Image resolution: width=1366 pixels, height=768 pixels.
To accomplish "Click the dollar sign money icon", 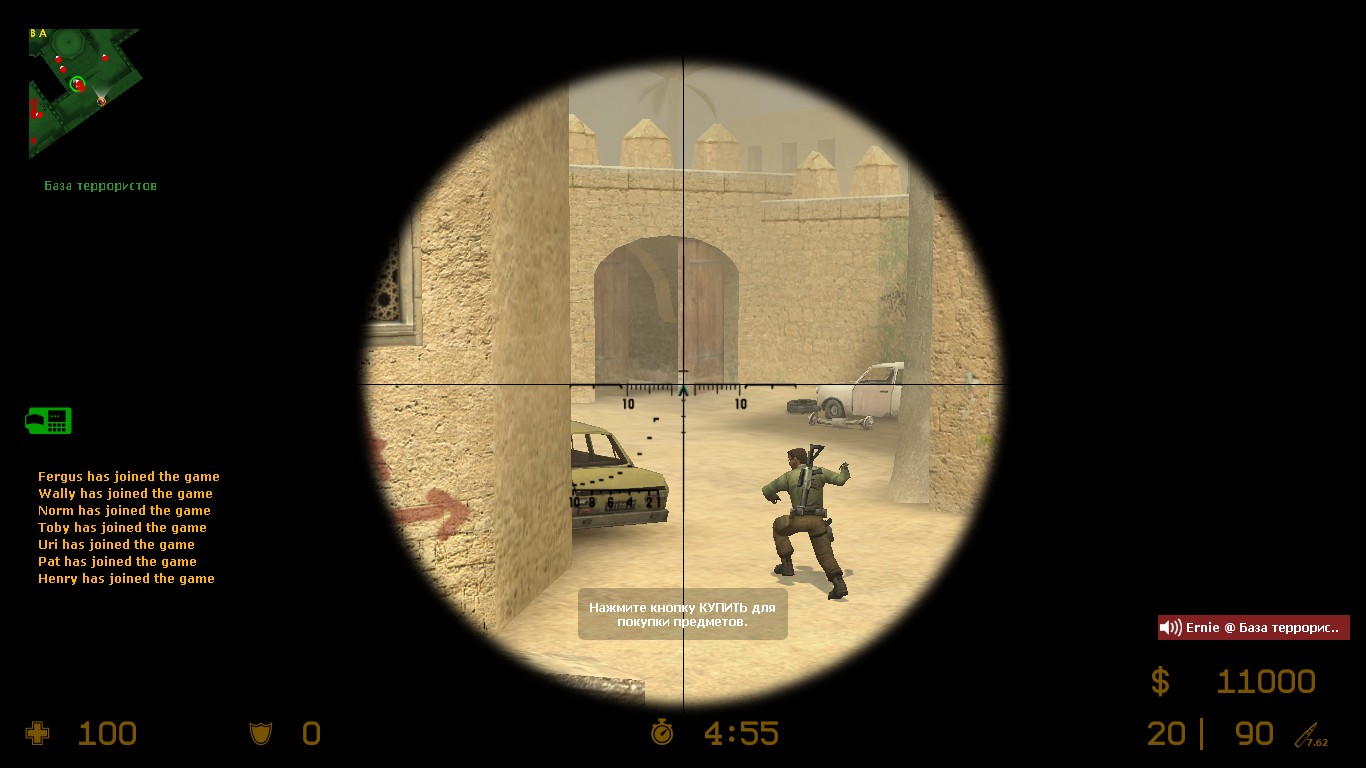I will pos(1161,681).
